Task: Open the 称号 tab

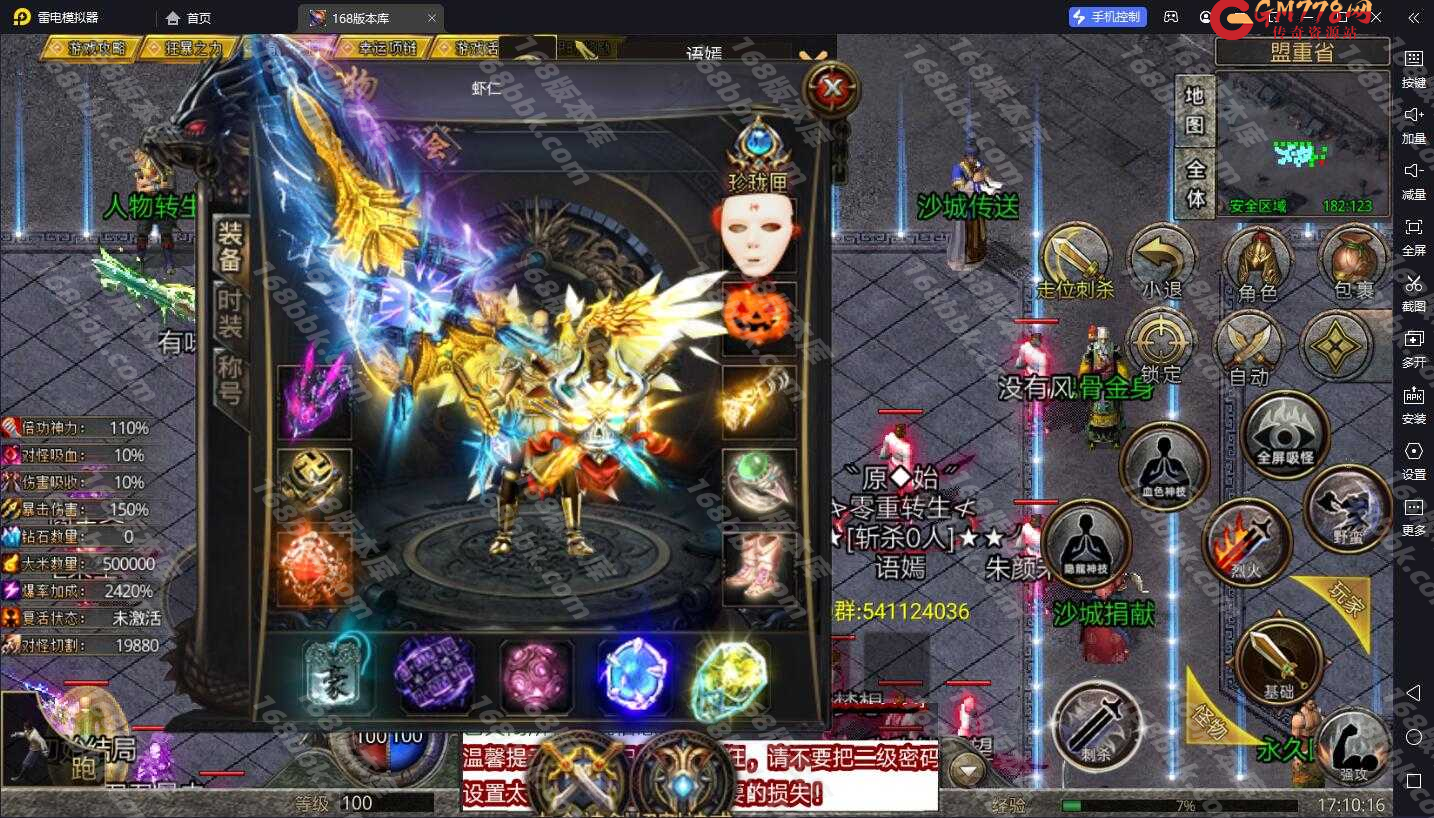Action: point(230,380)
